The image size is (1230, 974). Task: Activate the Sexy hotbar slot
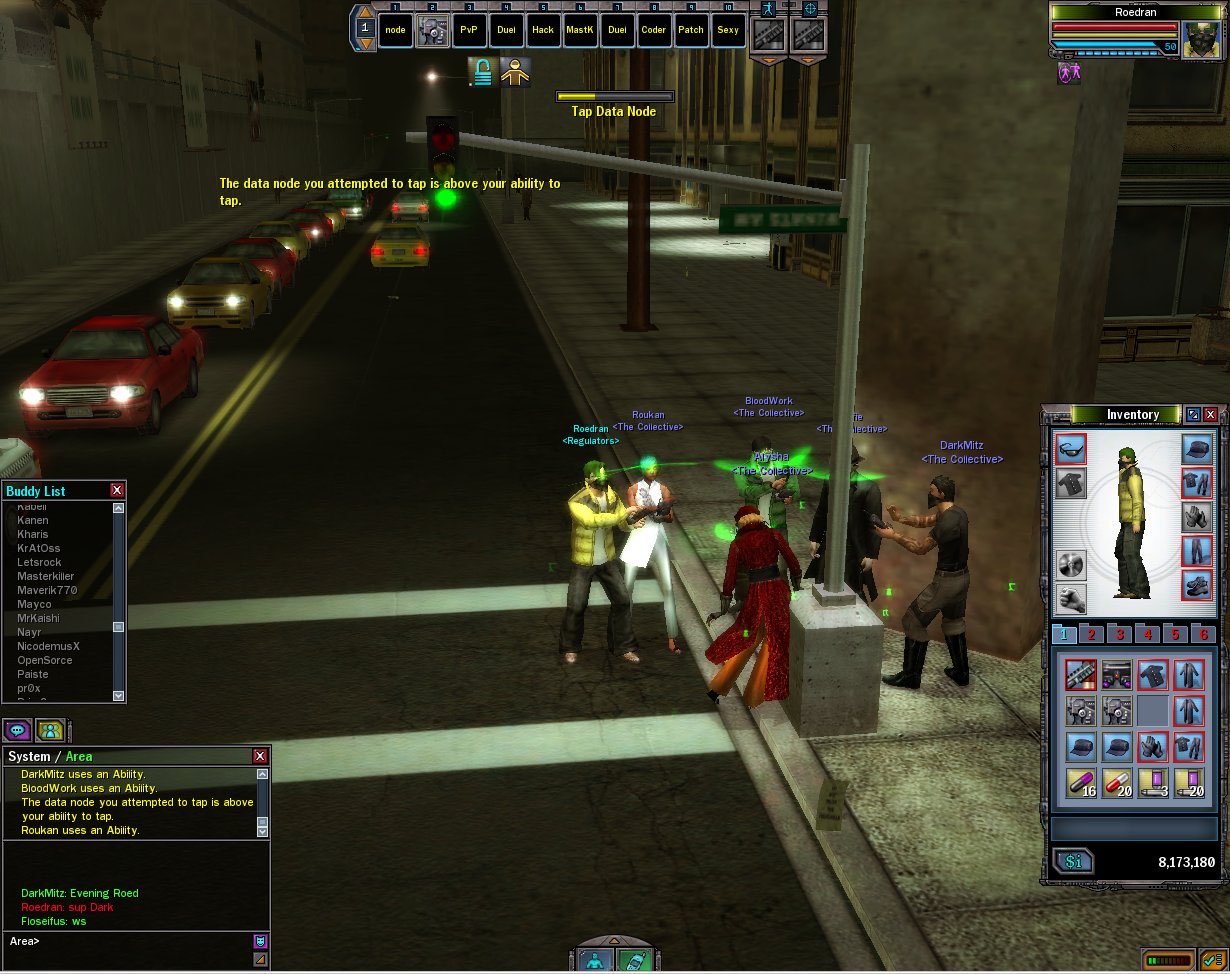click(728, 30)
